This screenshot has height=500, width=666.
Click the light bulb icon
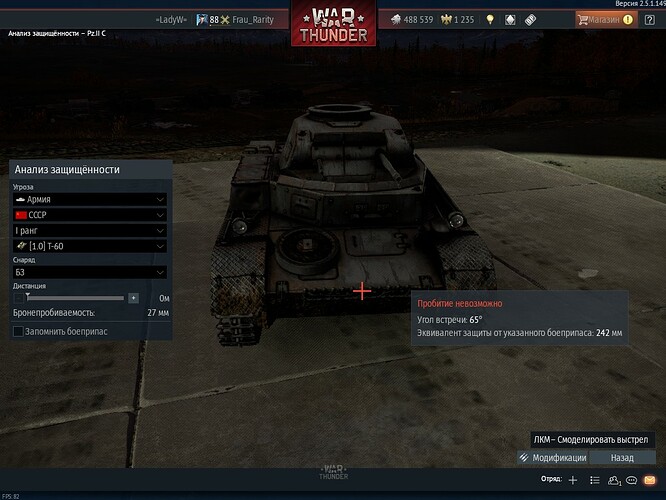pyautogui.click(x=490, y=19)
